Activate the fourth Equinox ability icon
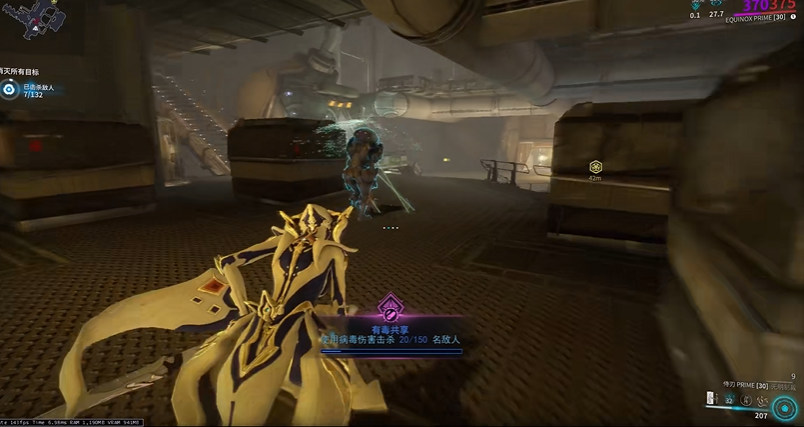 [760, 399]
